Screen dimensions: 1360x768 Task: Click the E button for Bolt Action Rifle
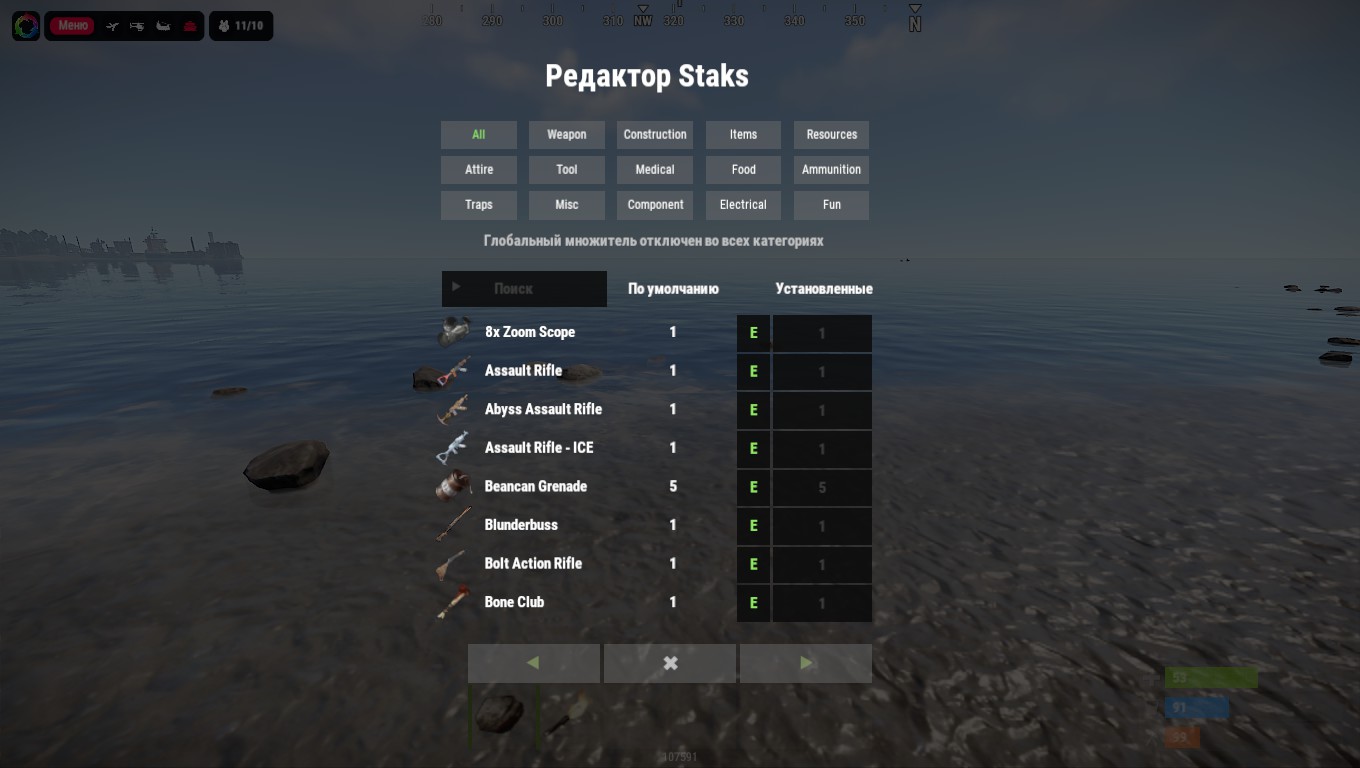753,565
